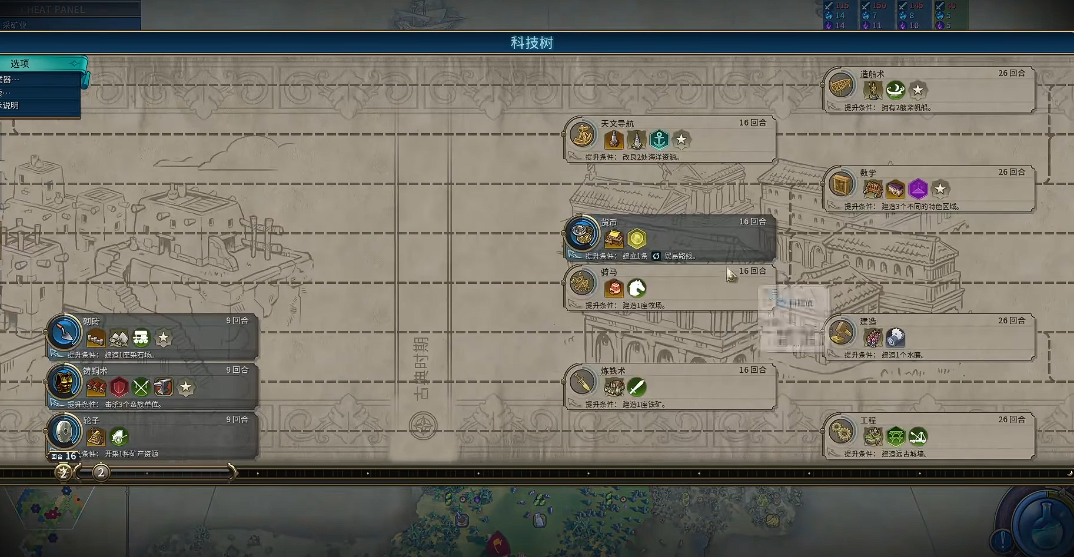Click the purple district icon under 数学
The width and height of the screenshot is (1074, 557).
click(917, 189)
